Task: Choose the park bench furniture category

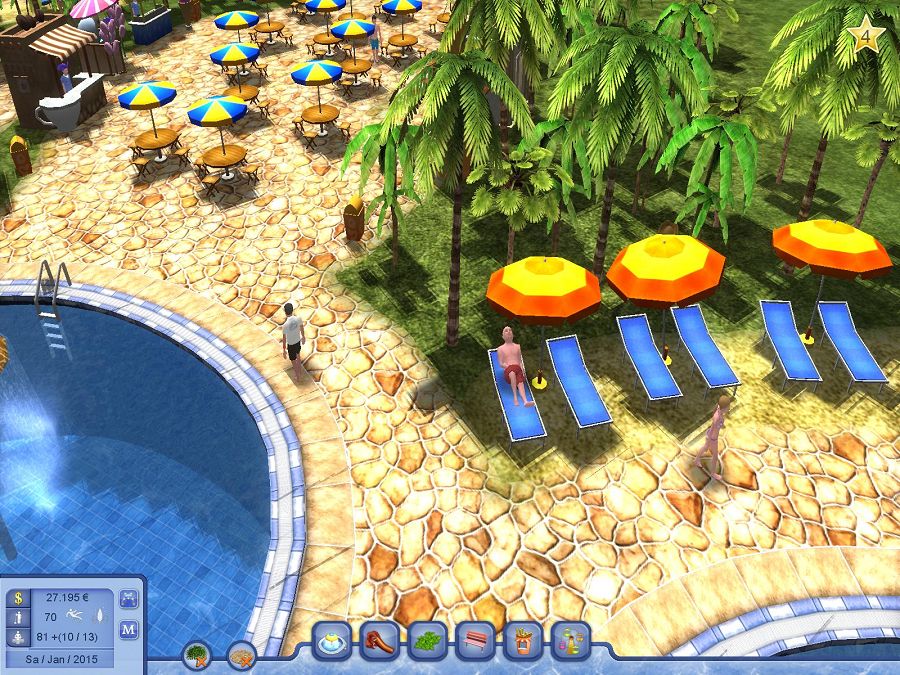Action: click(476, 641)
